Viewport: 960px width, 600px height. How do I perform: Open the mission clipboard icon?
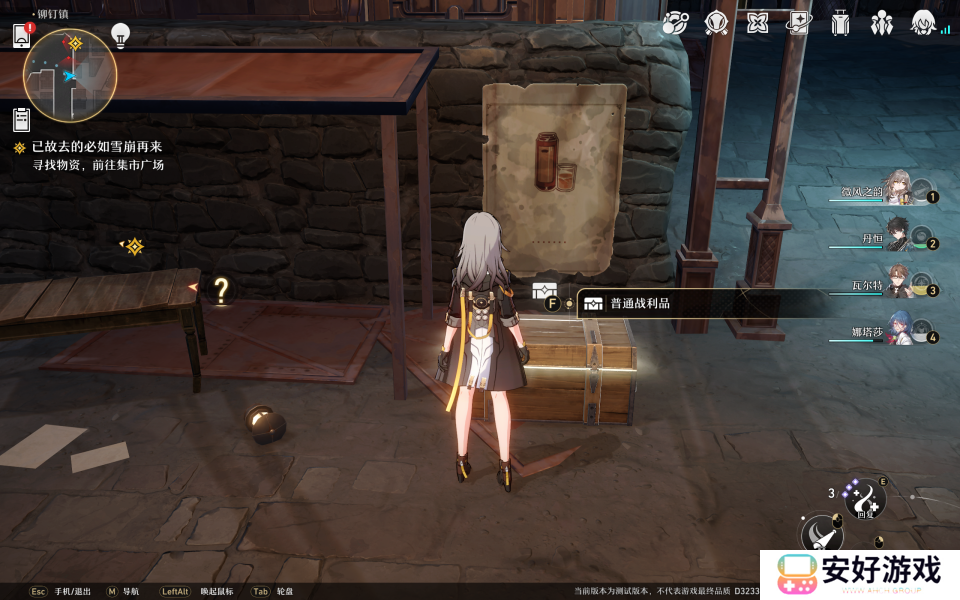pos(21,119)
